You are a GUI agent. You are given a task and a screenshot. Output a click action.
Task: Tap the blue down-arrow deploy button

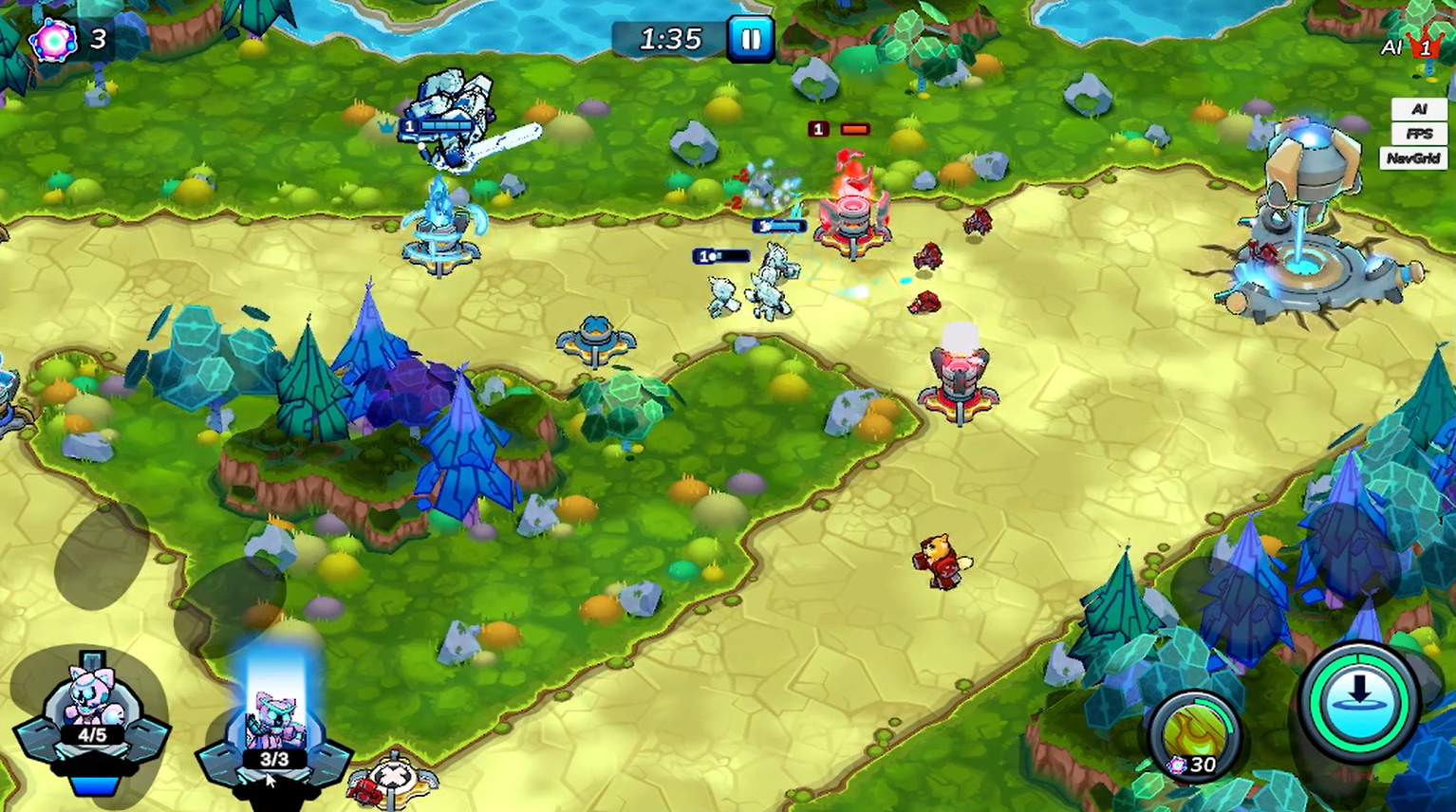pos(1358,700)
